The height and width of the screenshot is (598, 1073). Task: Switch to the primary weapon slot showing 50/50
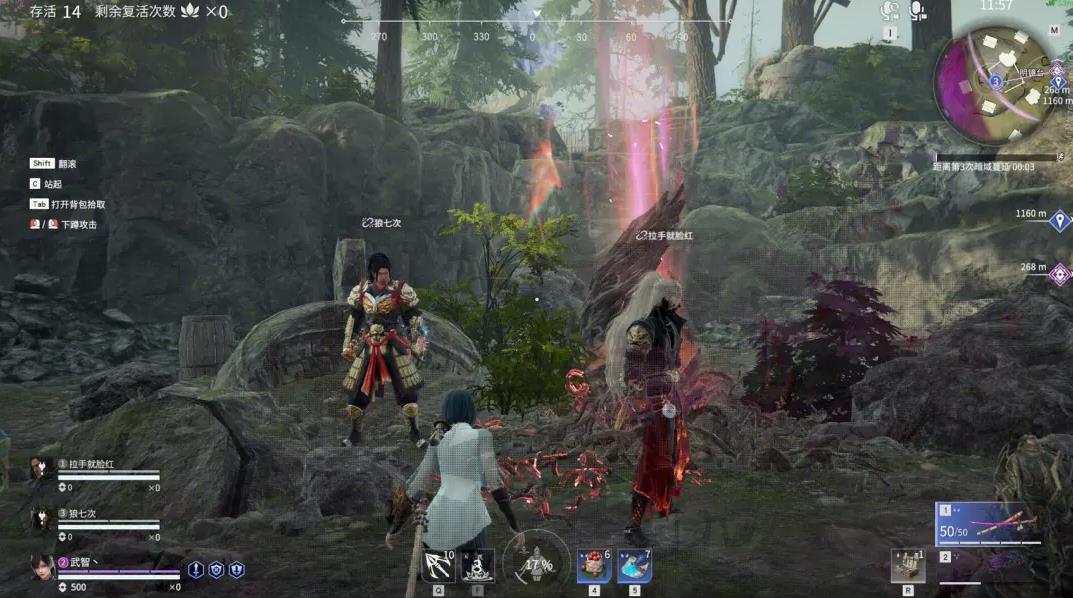990,524
